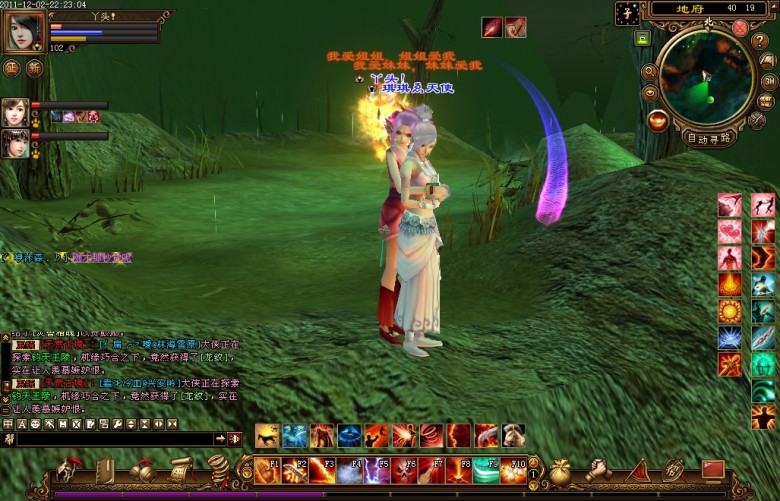Use the F9 green skill slot
780x501 pixels.
pyautogui.click(x=485, y=469)
